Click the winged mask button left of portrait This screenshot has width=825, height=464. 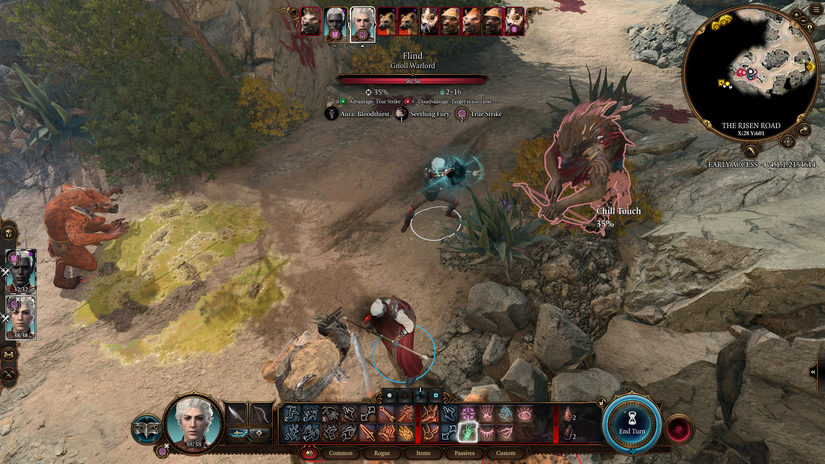pos(146,428)
